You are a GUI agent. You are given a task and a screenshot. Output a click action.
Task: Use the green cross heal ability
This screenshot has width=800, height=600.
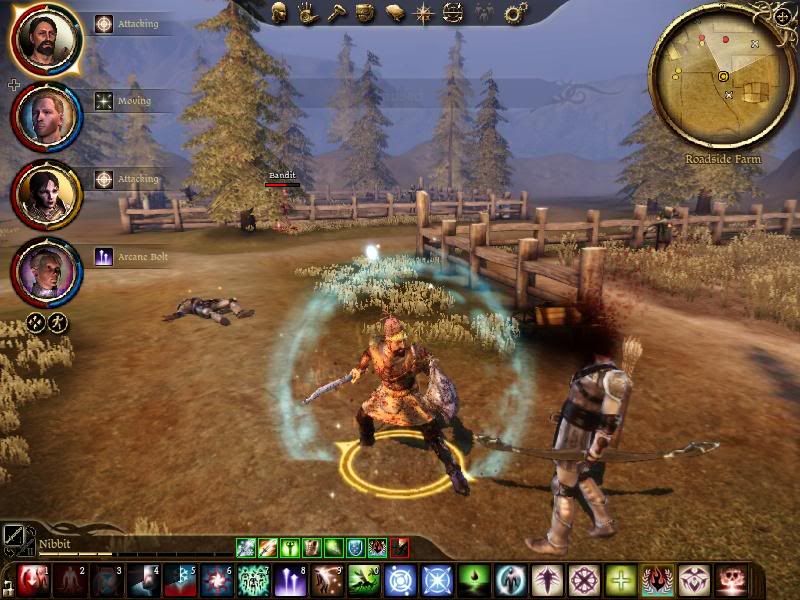click(621, 581)
